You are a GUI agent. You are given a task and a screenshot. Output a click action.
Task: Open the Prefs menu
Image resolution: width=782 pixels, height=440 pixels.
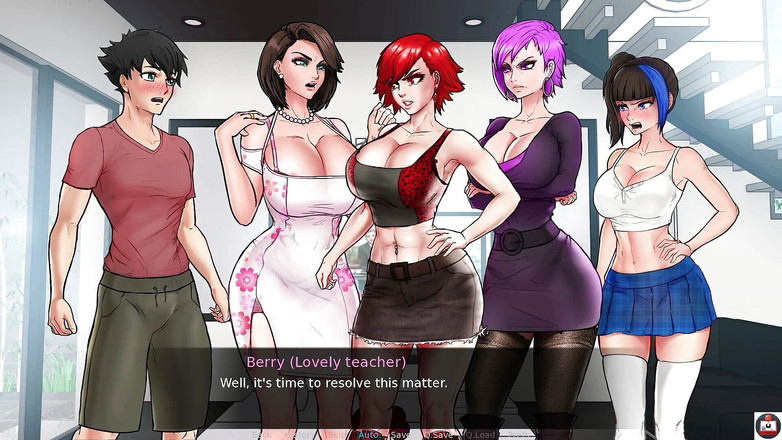tap(518, 435)
